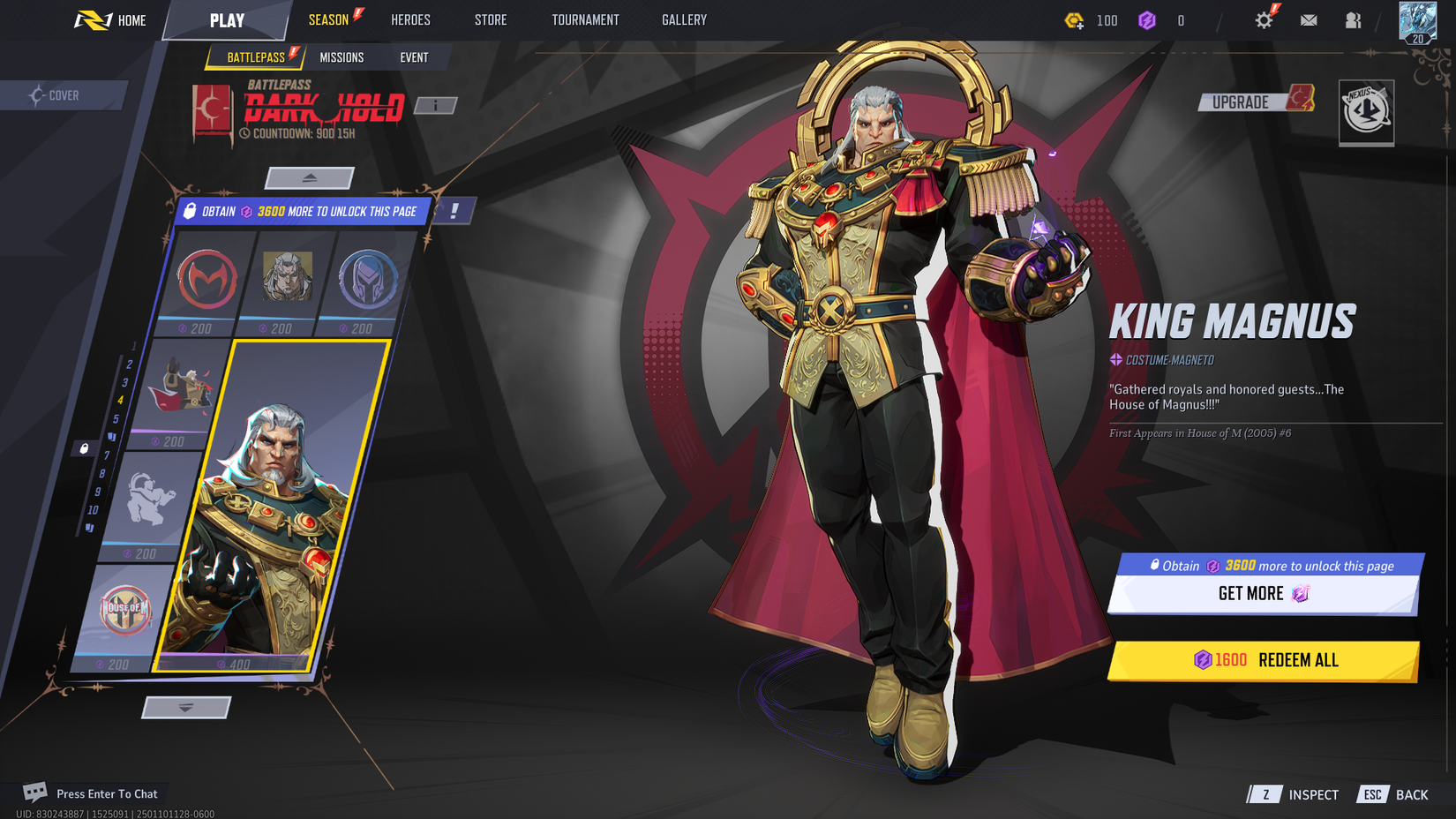Image resolution: width=1456 pixels, height=819 pixels.
Task: Open the Tournament menu item
Action: [x=585, y=19]
